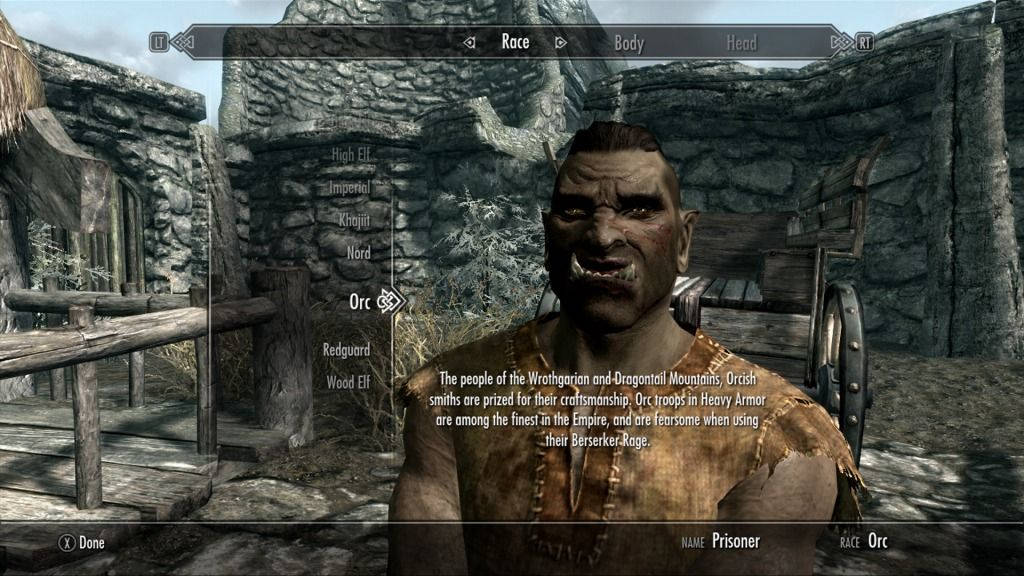Select the Race tab

[515, 42]
